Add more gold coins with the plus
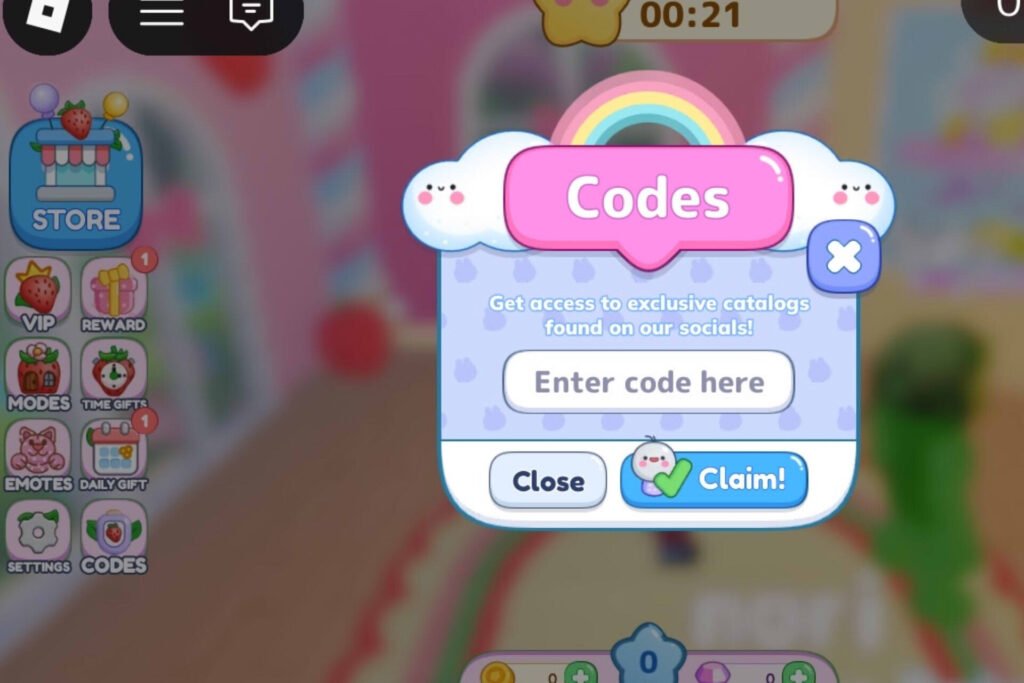Screen dimensions: 1024x683 coord(580,673)
